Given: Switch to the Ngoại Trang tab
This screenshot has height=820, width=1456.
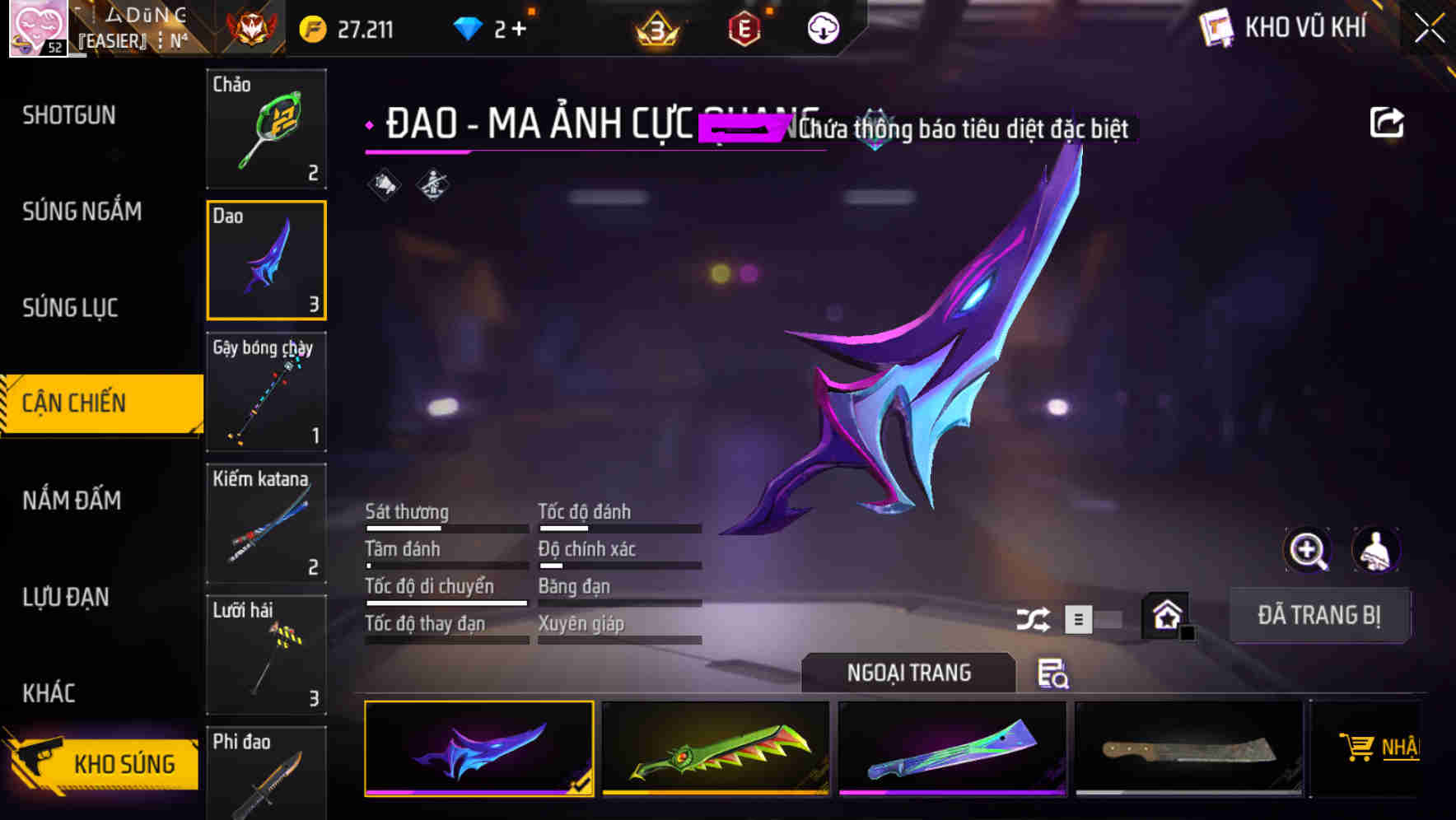Looking at the screenshot, I should pyautogui.click(x=909, y=672).
